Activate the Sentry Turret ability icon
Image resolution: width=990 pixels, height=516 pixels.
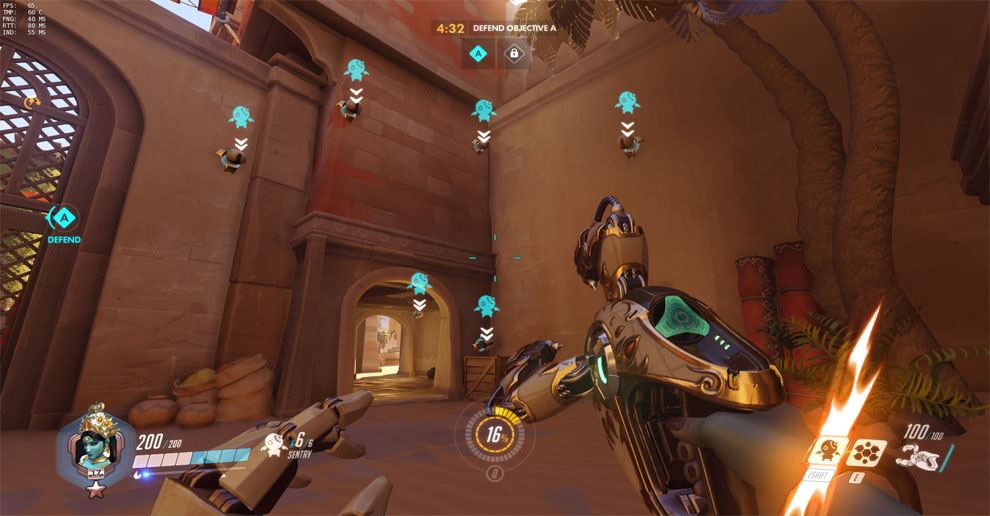[828, 452]
